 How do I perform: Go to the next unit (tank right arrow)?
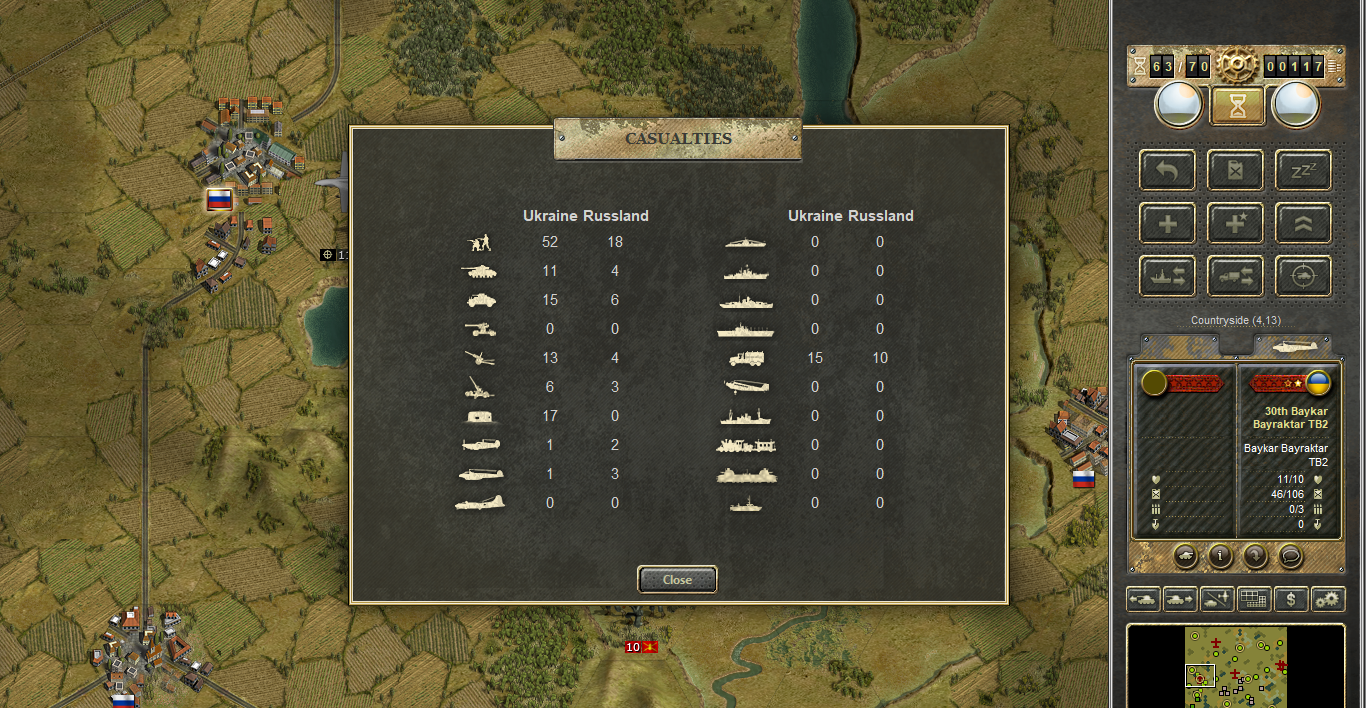coord(1180,599)
